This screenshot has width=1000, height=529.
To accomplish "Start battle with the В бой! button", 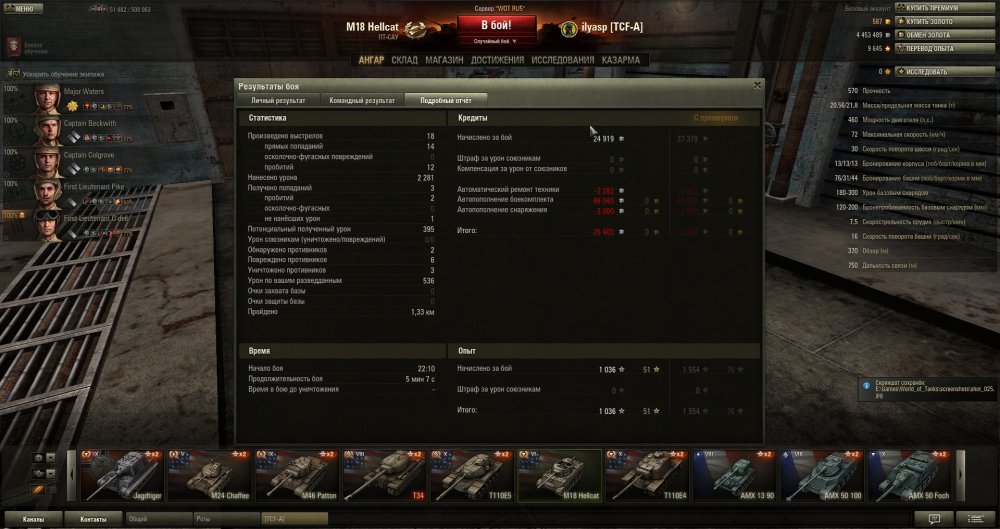I will (497, 24).
